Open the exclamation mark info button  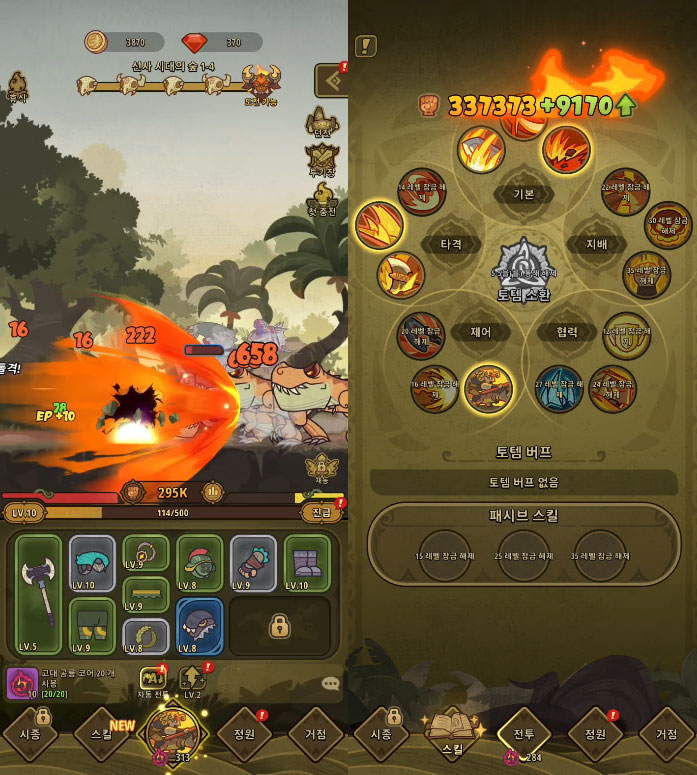[366, 46]
